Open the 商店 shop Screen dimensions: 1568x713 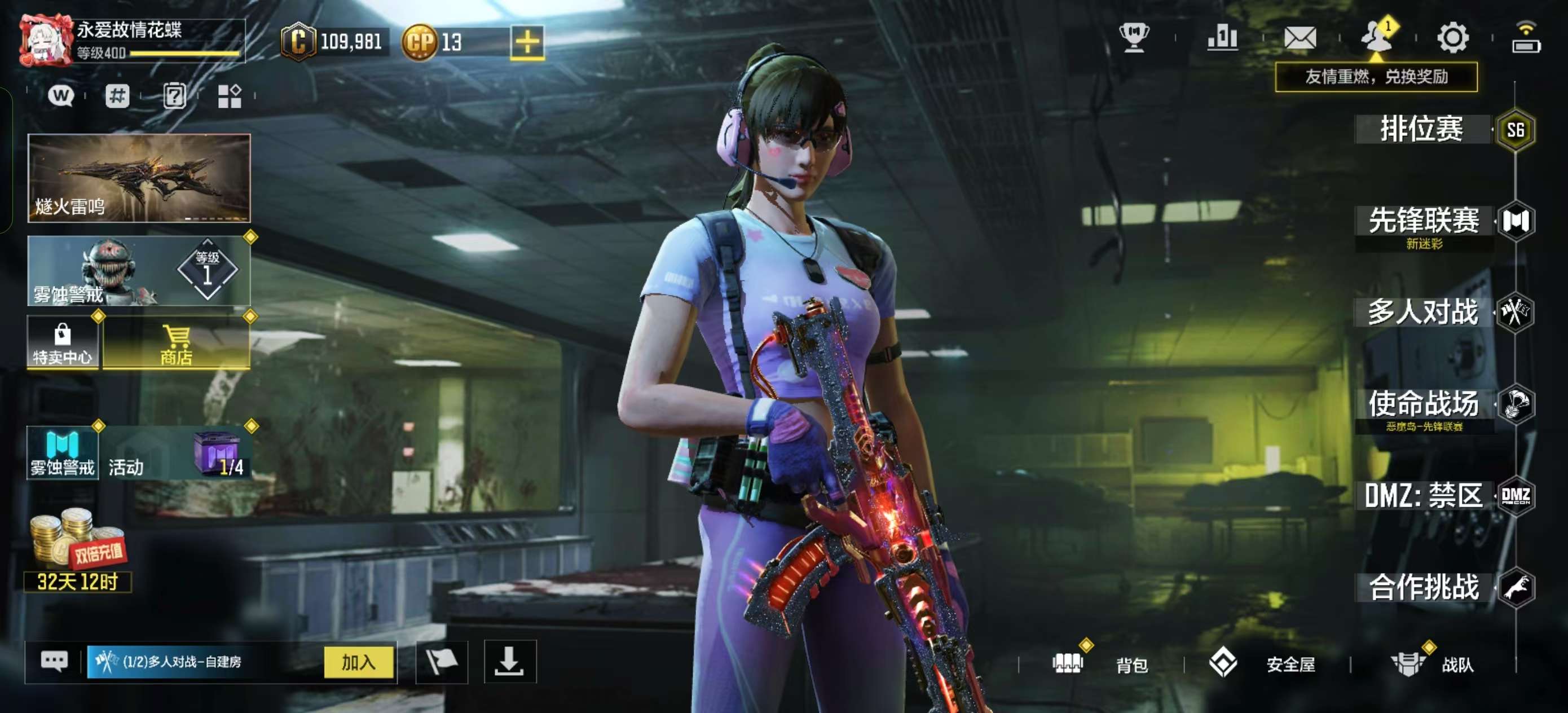[x=177, y=345]
